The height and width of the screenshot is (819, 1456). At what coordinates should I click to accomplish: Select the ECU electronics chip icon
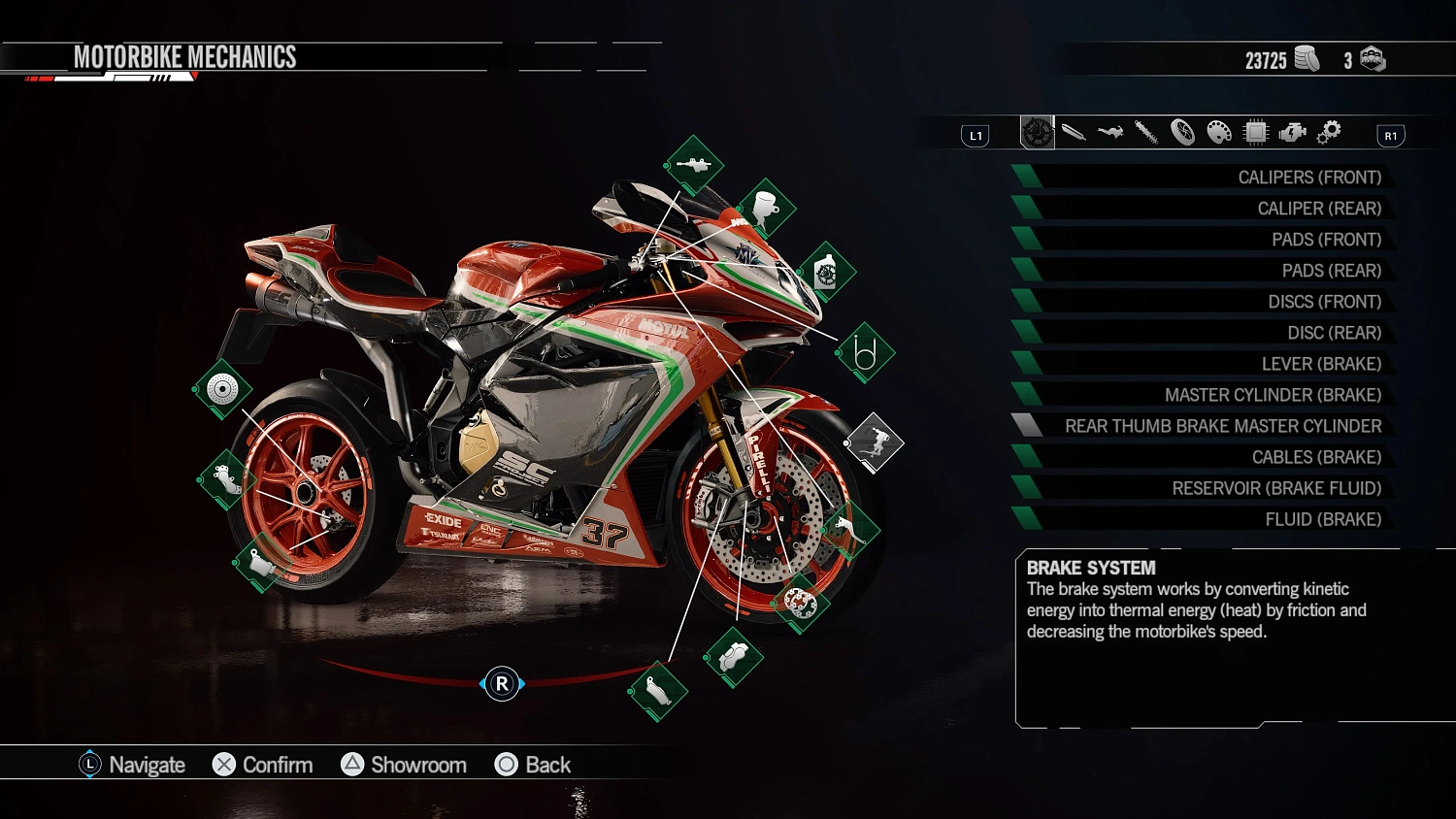(x=1256, y=132)
